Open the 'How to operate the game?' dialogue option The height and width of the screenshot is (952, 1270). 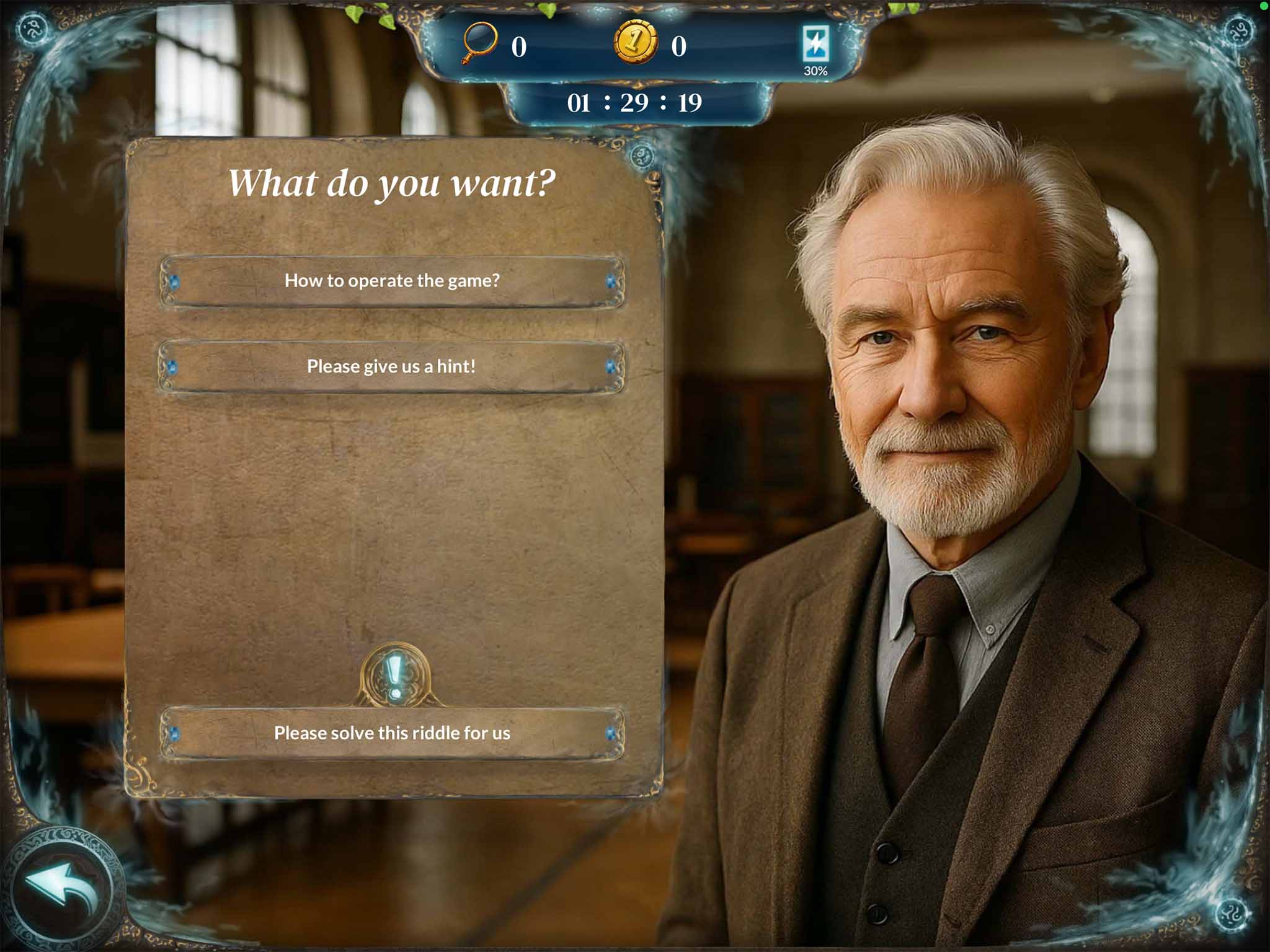(393, 280)
